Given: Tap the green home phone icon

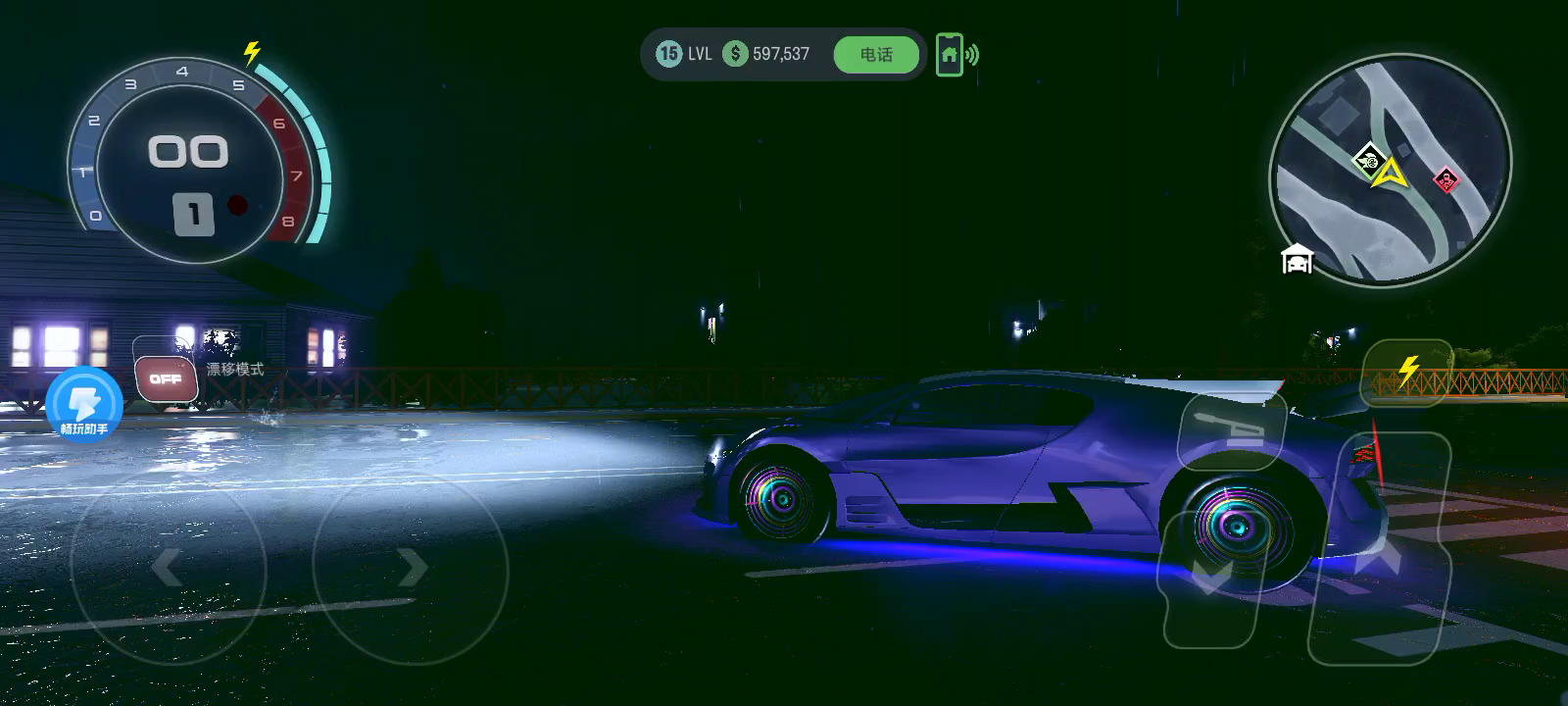Looking at the screenshot, I should (950, 55).
